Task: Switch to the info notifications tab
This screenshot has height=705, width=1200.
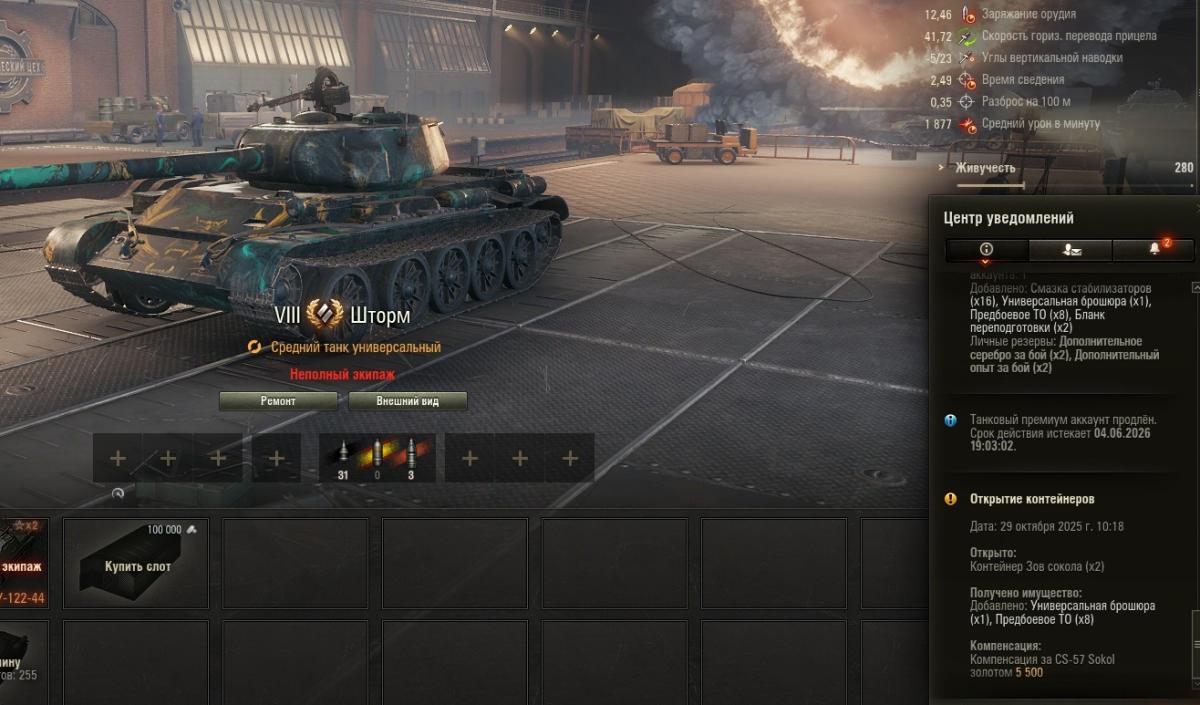Action: pyautogui.click(x=986, y=250)
